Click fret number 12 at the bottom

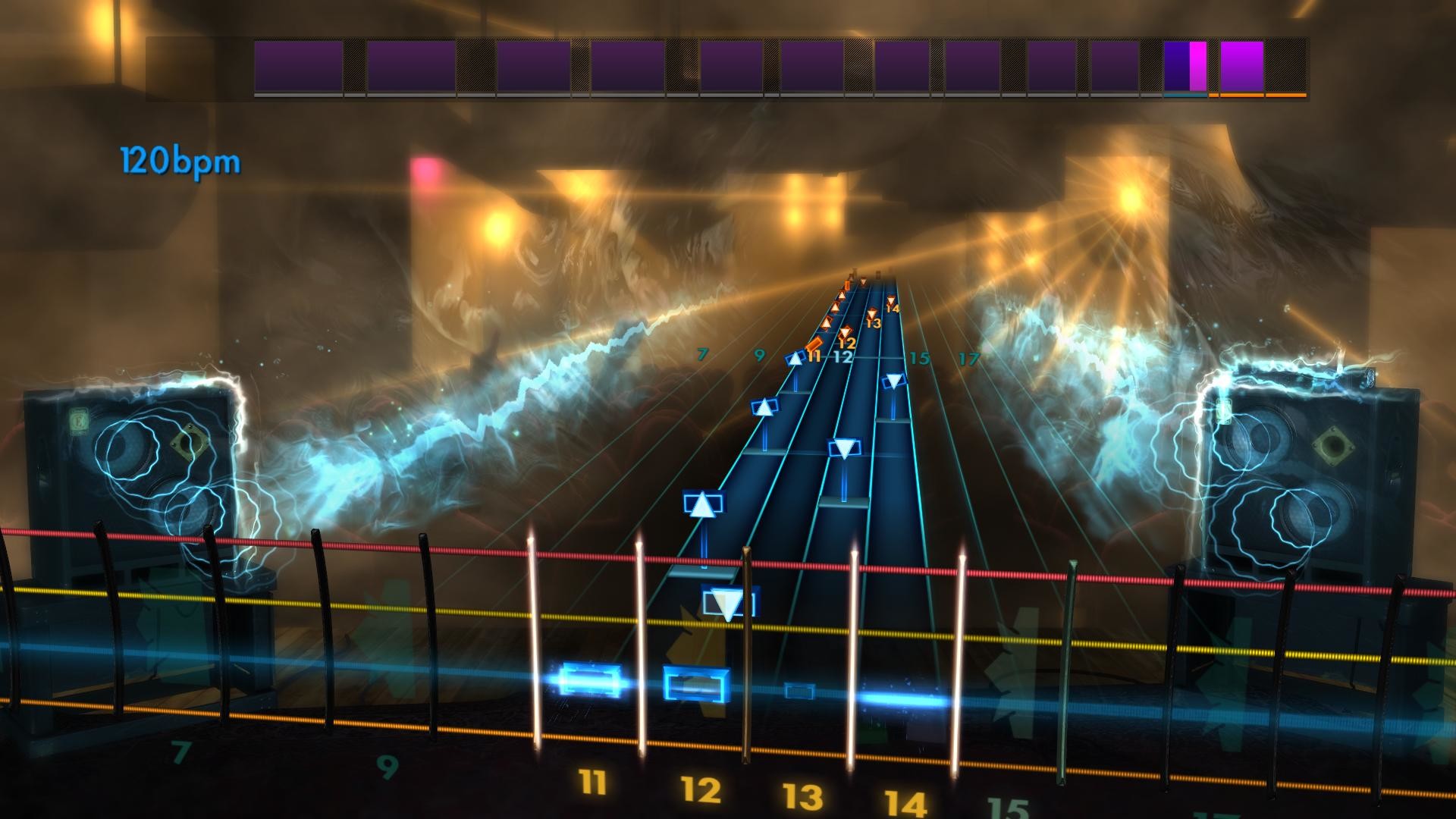click(702, 789)
